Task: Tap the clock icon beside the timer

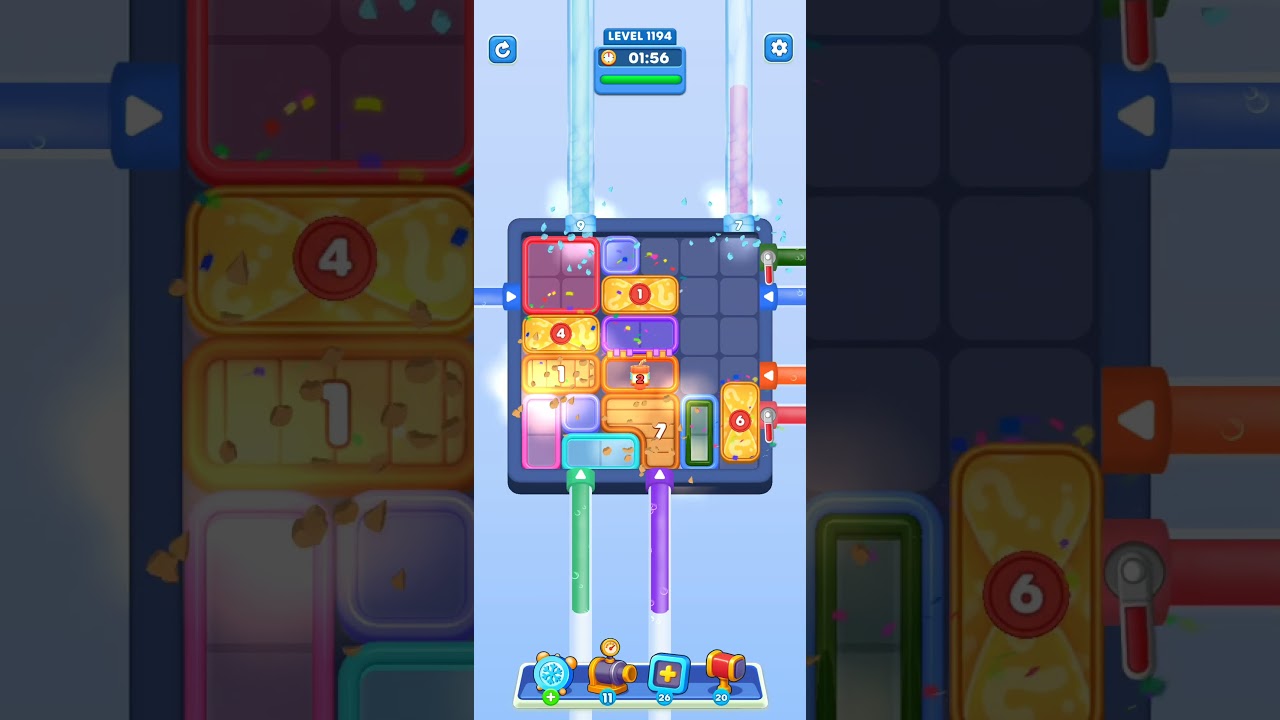Action: point(611,57)
